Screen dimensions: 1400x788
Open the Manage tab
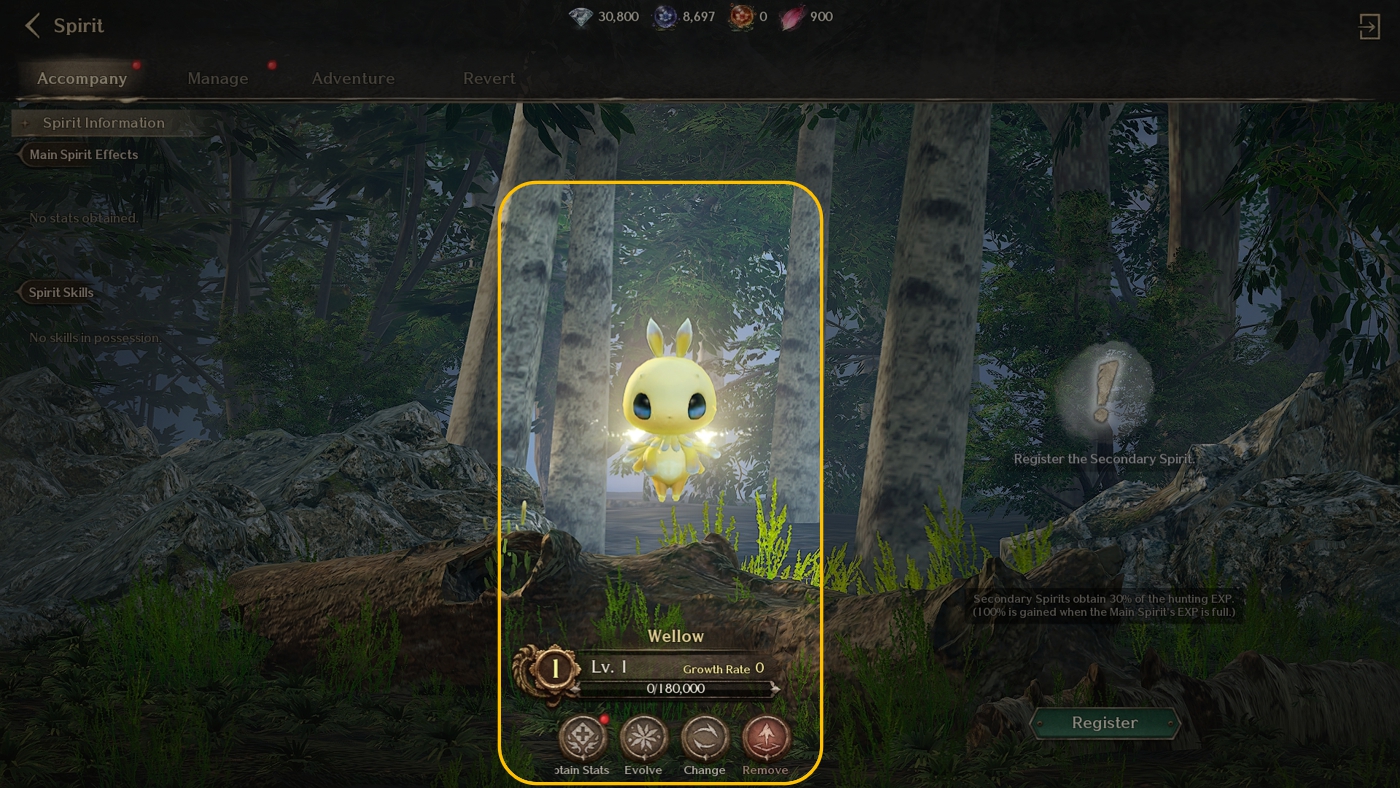[218, 78]
